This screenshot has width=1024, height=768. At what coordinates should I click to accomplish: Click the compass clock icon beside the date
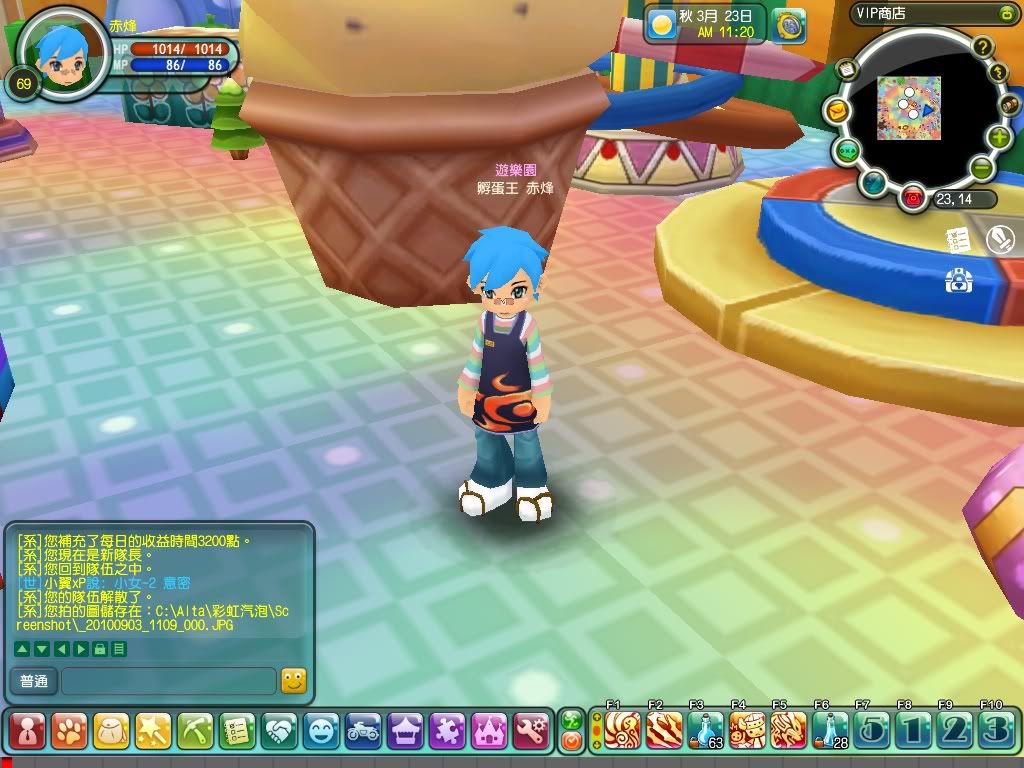790,25
